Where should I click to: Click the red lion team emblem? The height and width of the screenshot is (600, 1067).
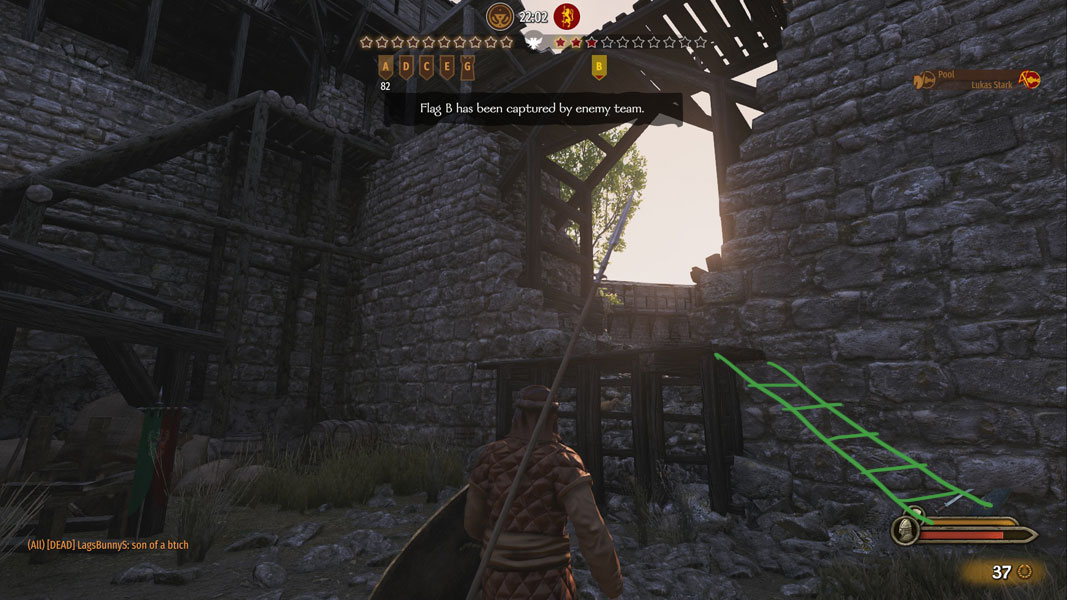tap(566, 16)
